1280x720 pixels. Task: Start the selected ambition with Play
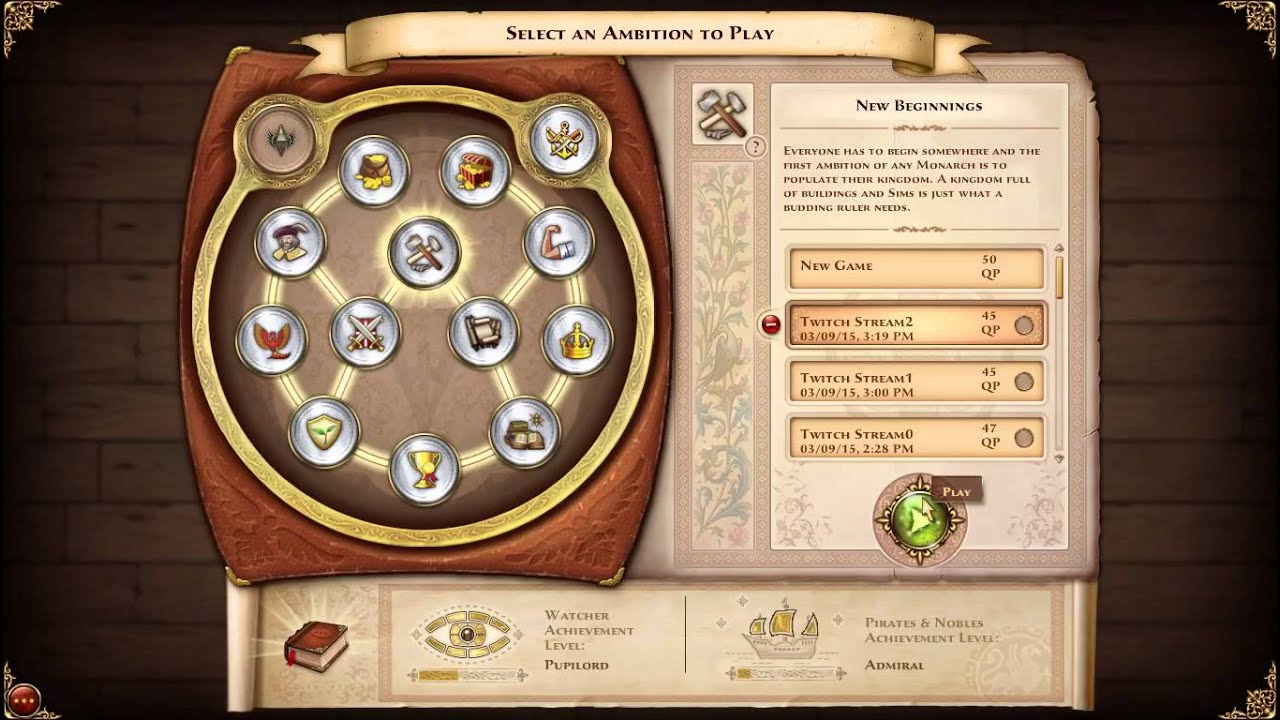[x=919, y=520]
